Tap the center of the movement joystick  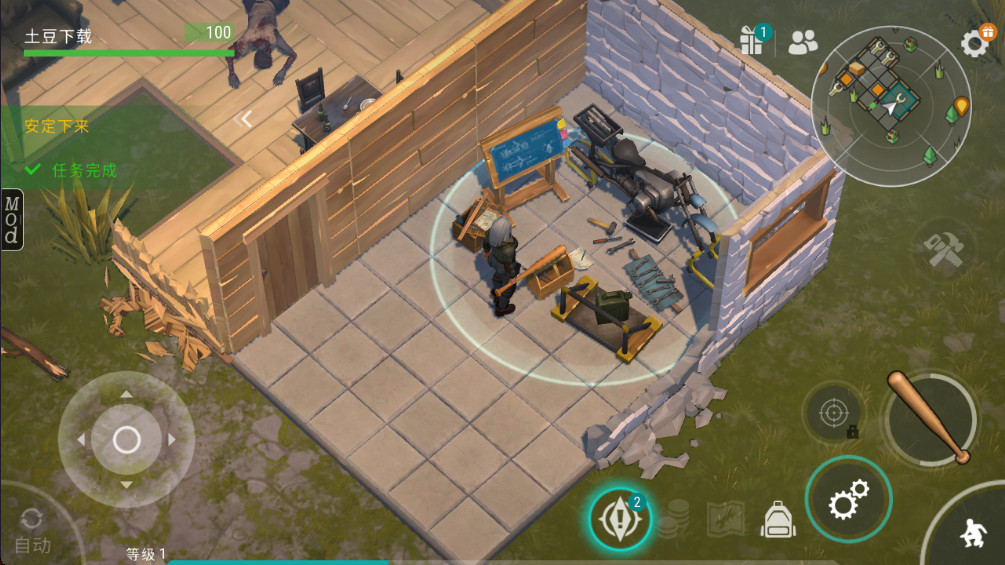[x=126, y=439]
